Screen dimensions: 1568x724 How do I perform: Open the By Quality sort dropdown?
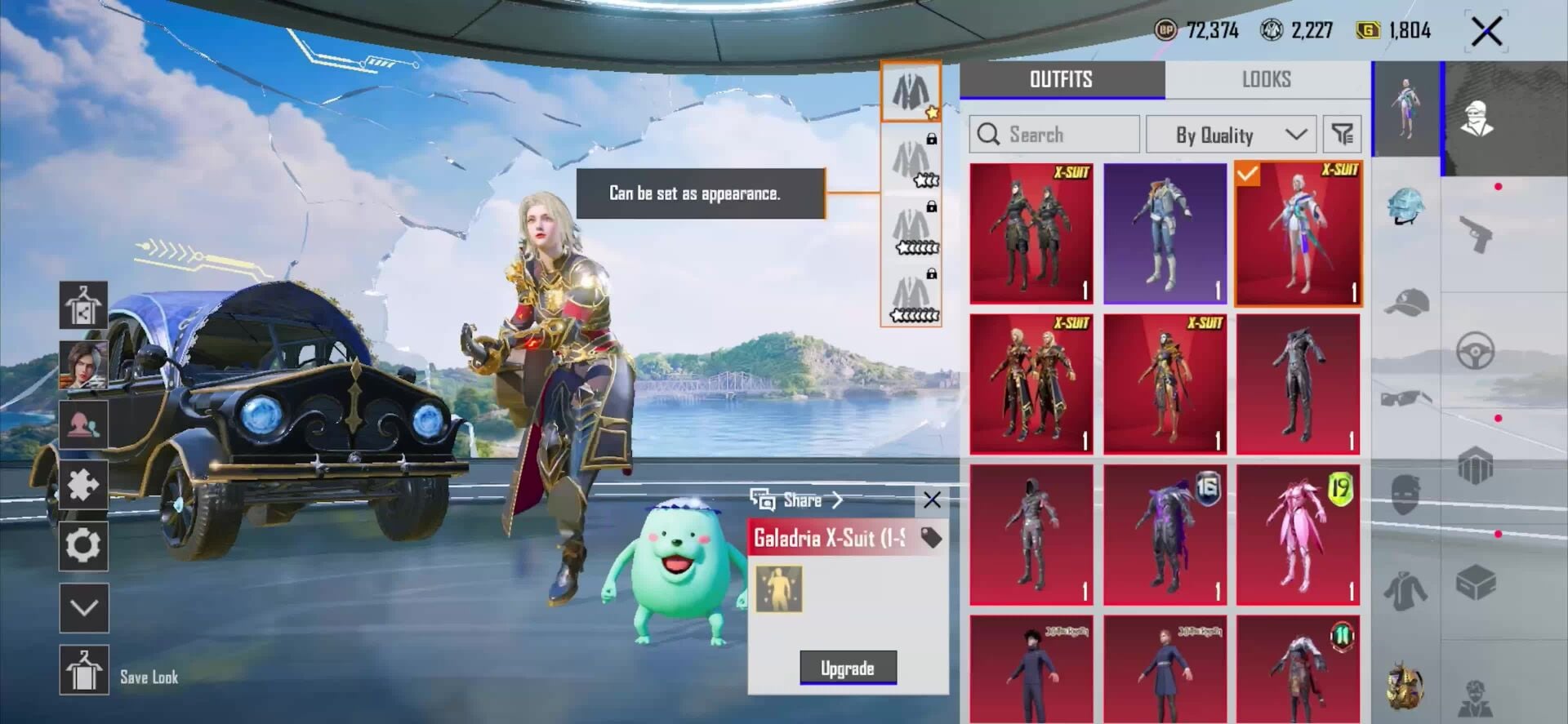(x=1231, y=135)
